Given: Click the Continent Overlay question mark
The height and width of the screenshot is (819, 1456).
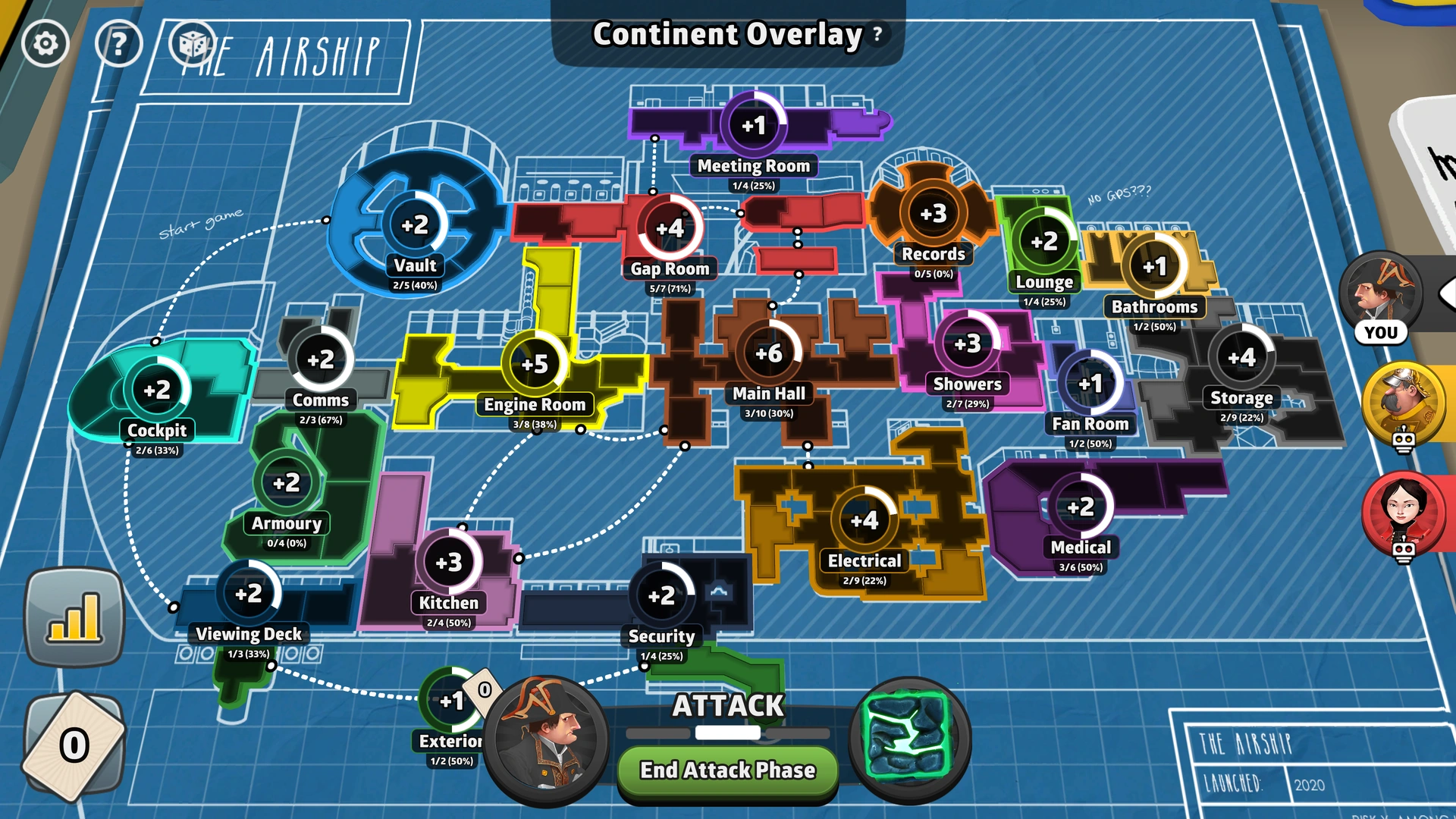Looking at the screenshot, I should point(876,34).
